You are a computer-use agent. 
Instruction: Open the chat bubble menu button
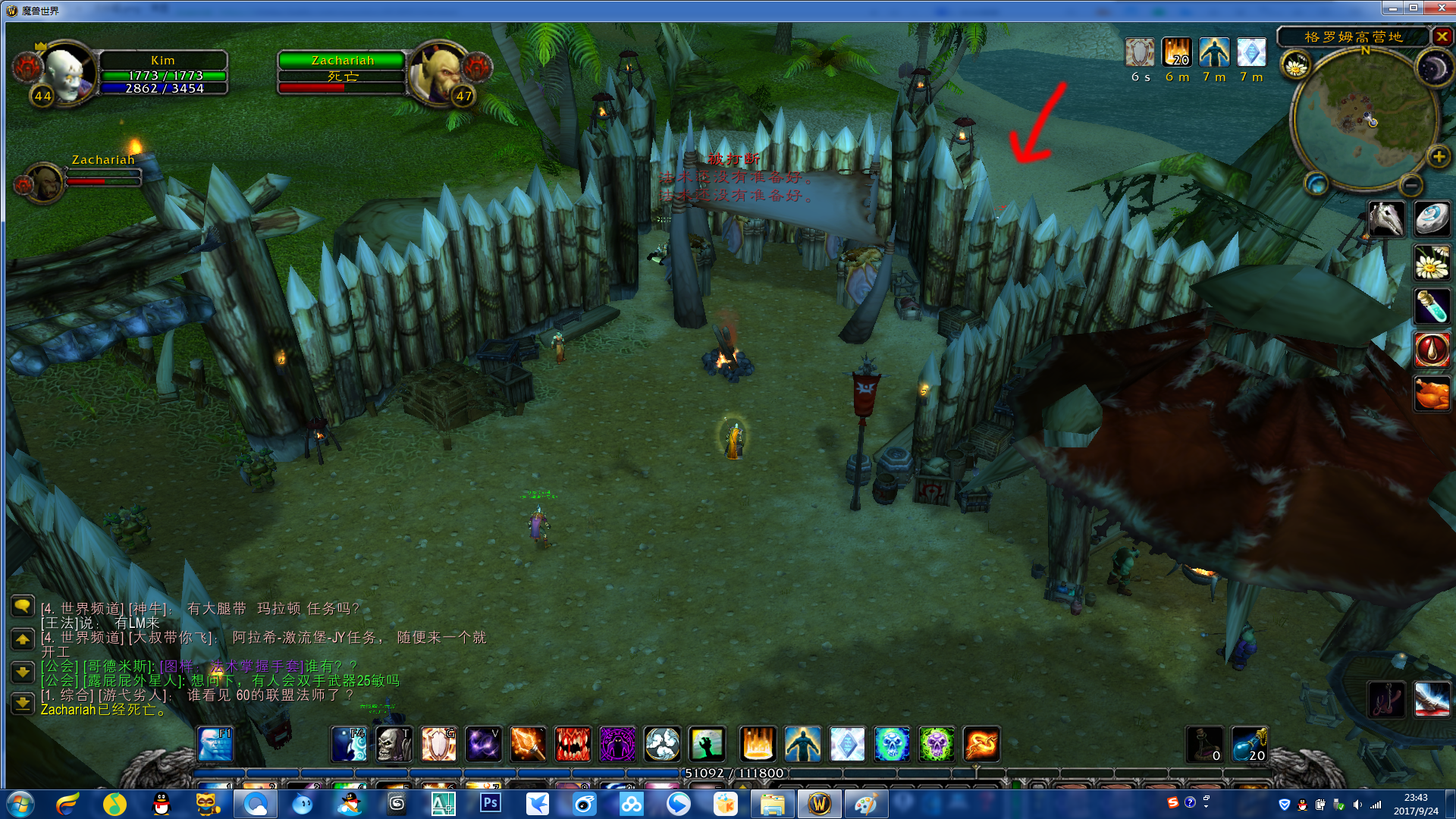click(x=23, y=606)
